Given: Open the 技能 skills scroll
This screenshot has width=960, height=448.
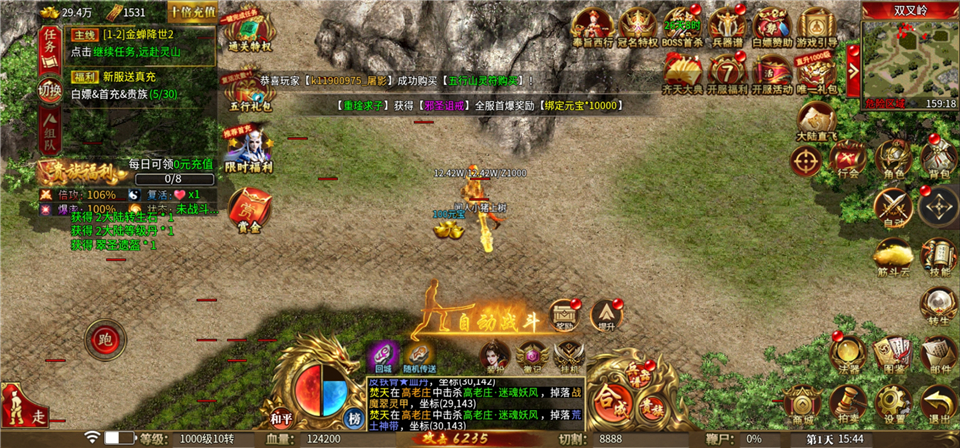Looking at the screenshot, I should [x=937, y=255].
